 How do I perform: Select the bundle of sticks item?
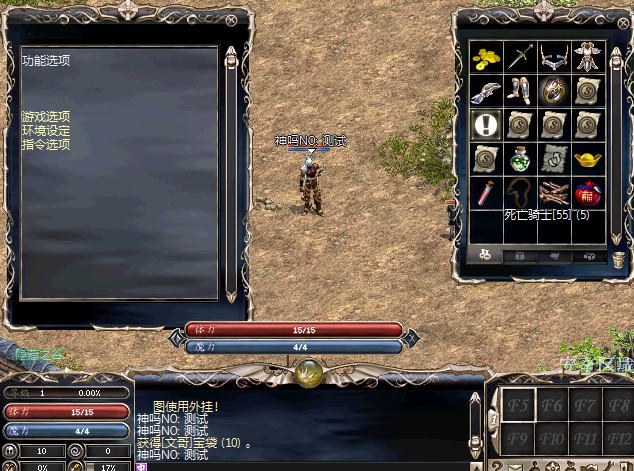pos(554,192)
